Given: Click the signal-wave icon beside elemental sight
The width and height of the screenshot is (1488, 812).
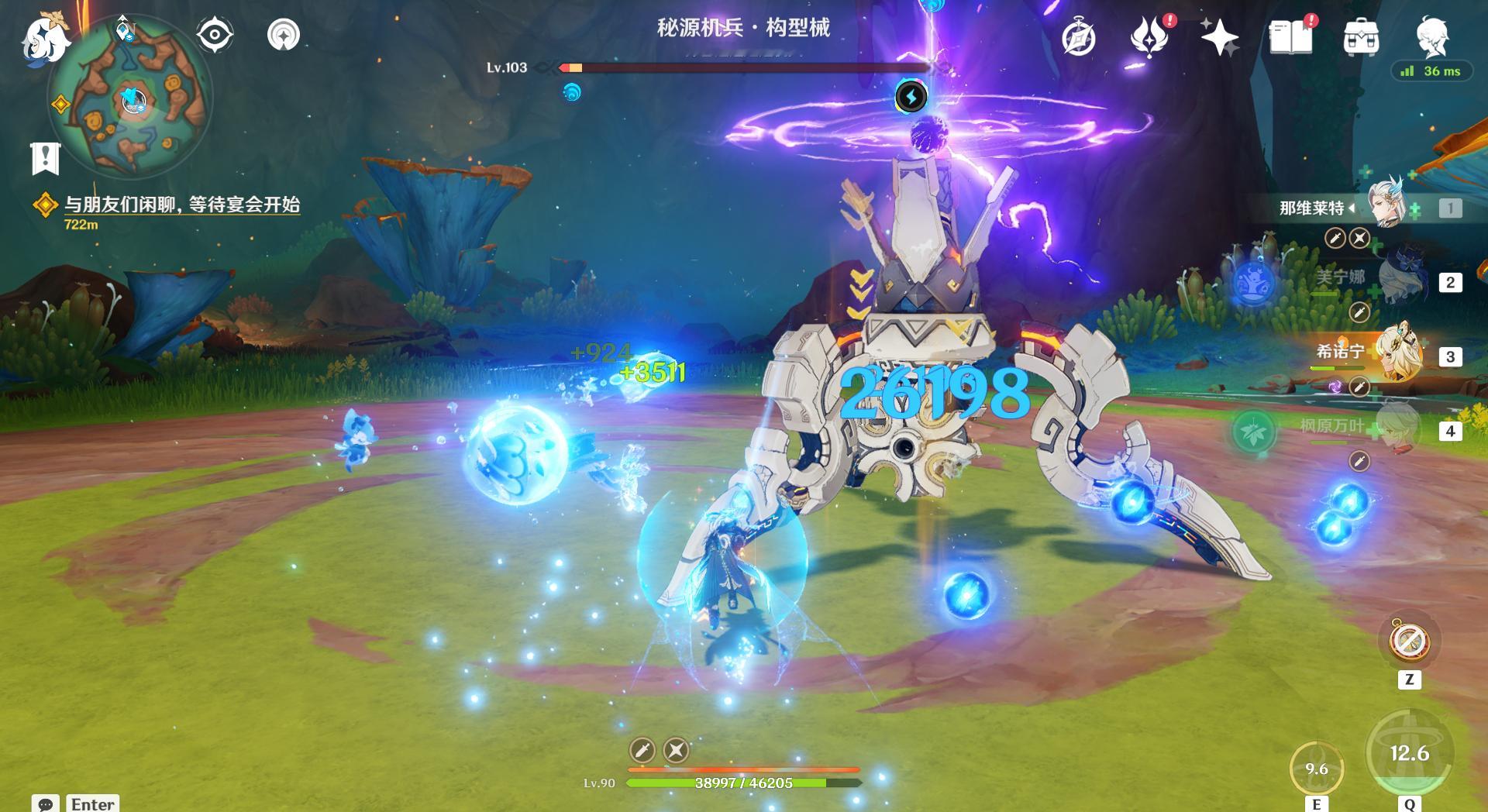Looking at the screenshot, I should click(284, 35).
